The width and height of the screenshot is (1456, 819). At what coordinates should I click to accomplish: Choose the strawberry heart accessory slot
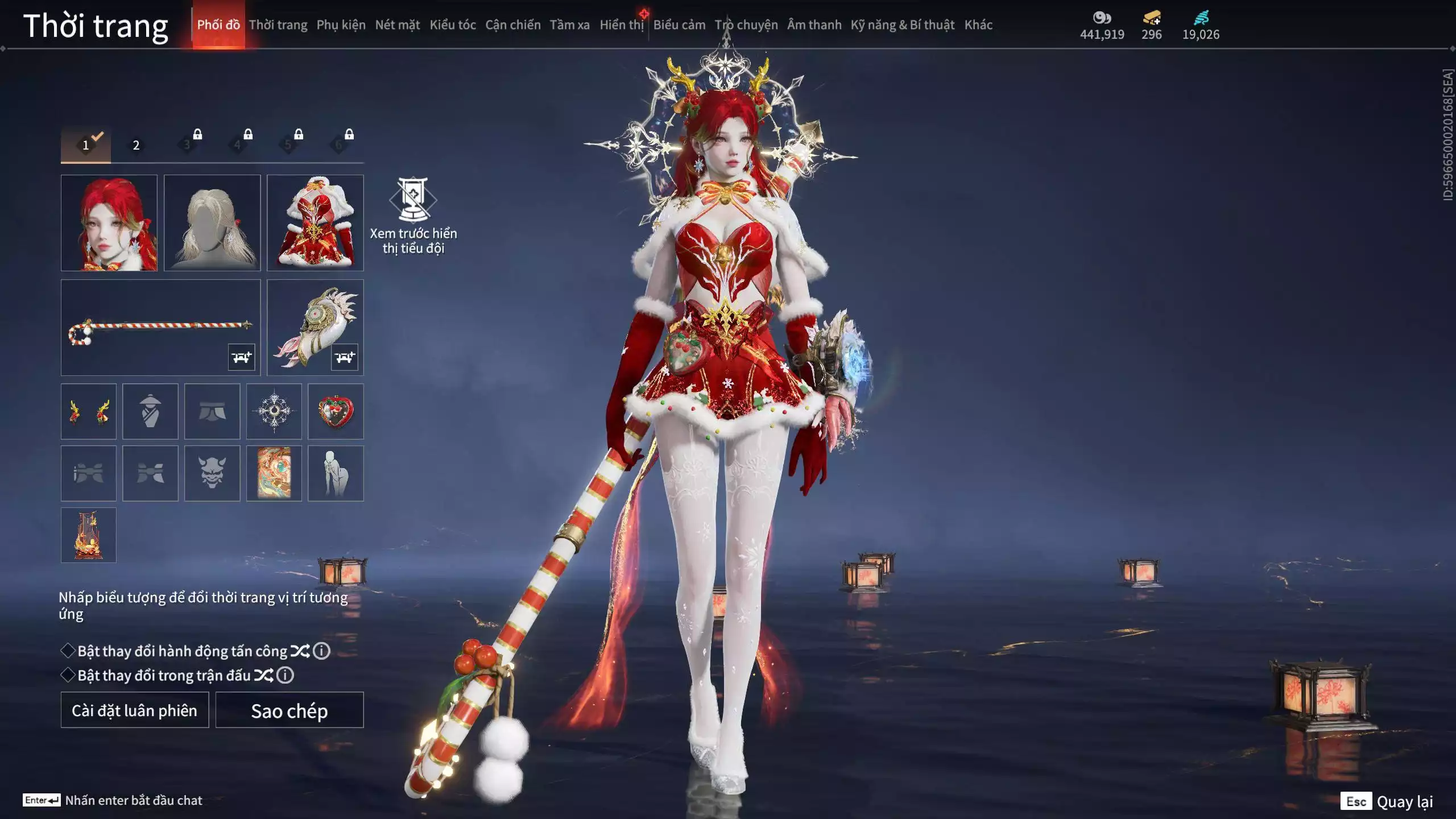336,411
